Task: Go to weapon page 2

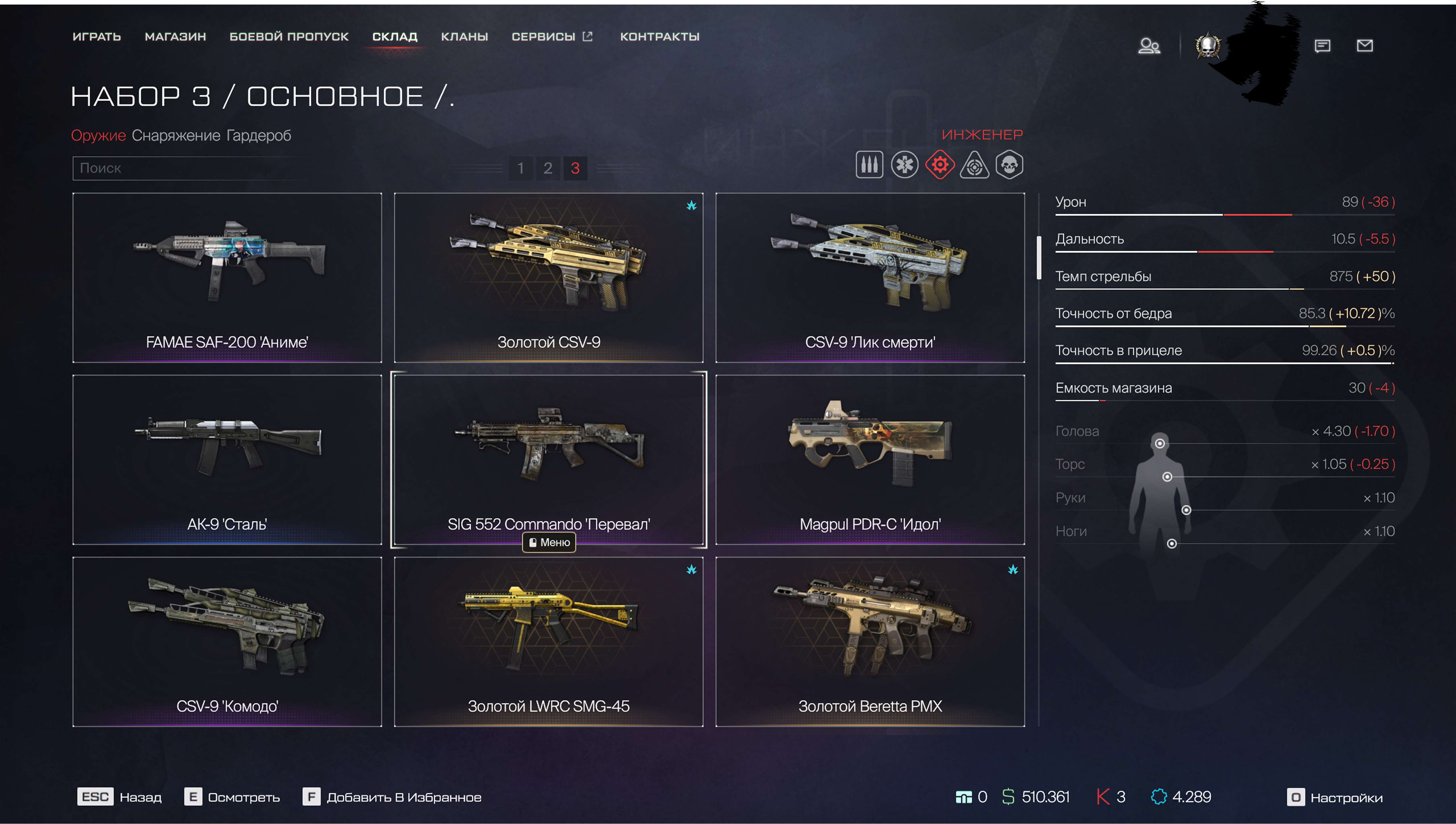Action: click(x=547, y=168)
